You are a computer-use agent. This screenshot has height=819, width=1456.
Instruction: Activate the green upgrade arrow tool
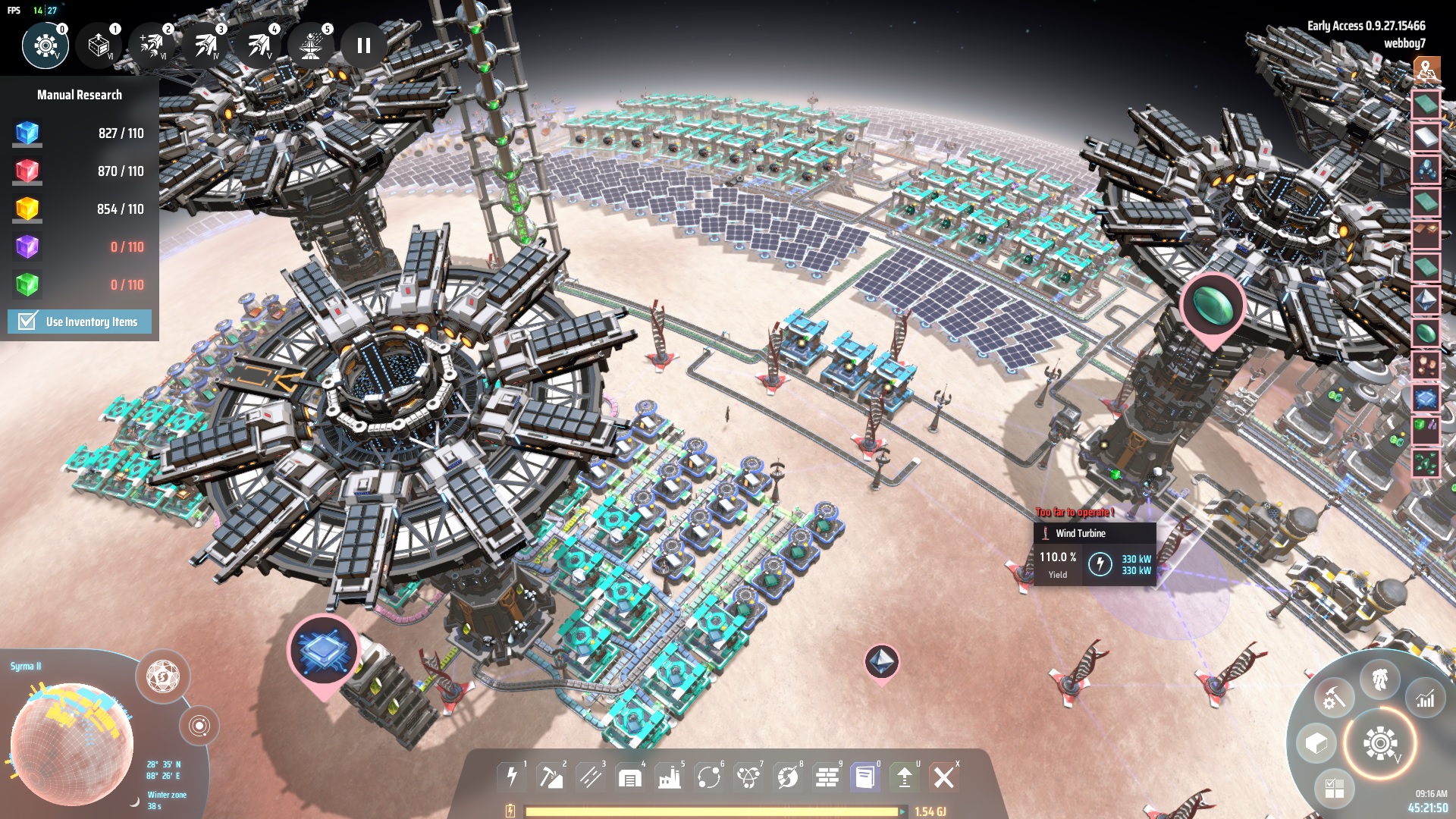(905, 777)
